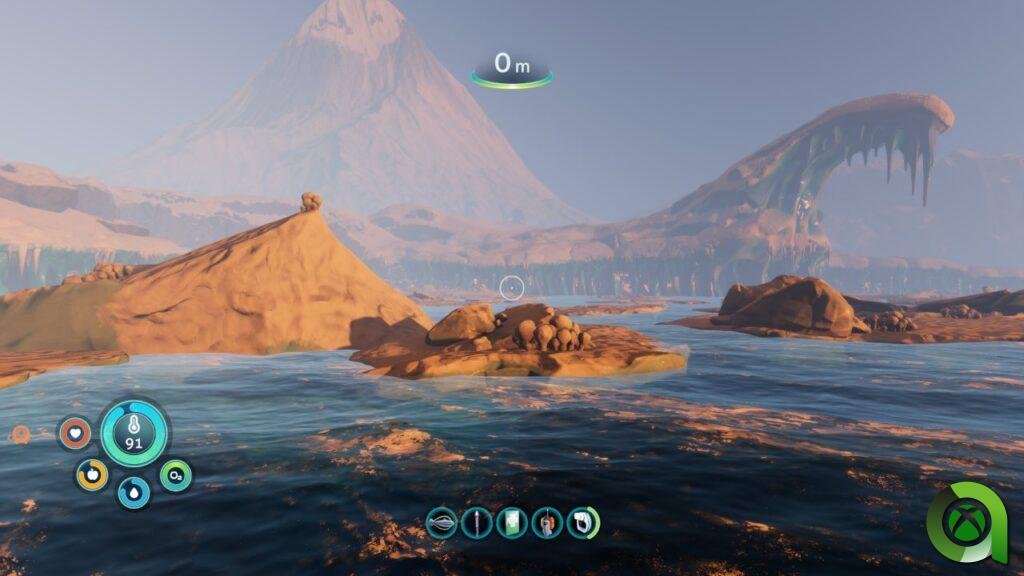Select the first hotbar slot with the oval finned item
This screenshot has height=576, width=1024.
[442, 522]
